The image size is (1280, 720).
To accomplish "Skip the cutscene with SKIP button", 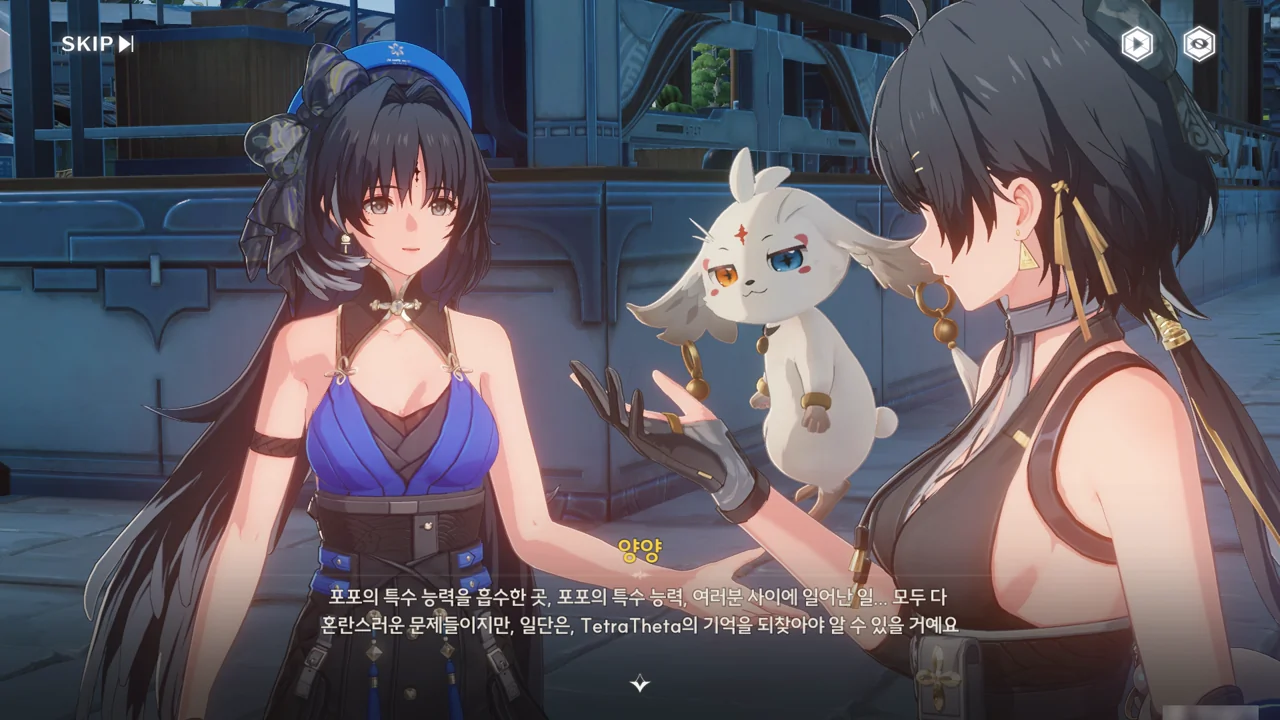I will coord(97,44).
